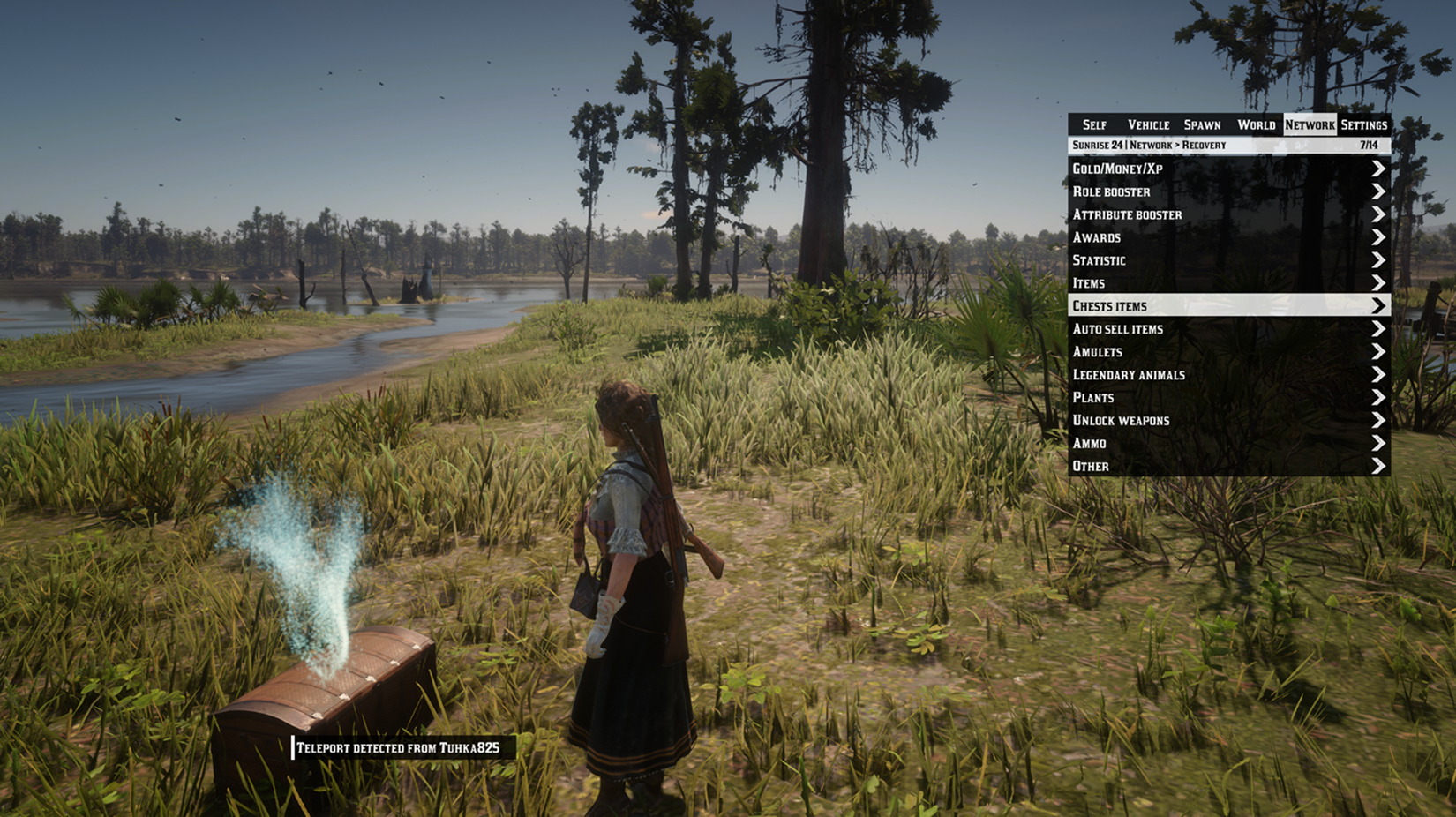Open the Settings tab

1363,124
